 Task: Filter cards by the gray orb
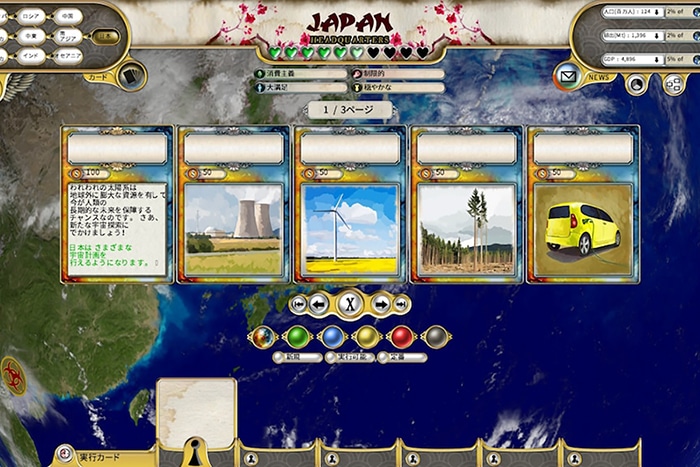(435, 337)
